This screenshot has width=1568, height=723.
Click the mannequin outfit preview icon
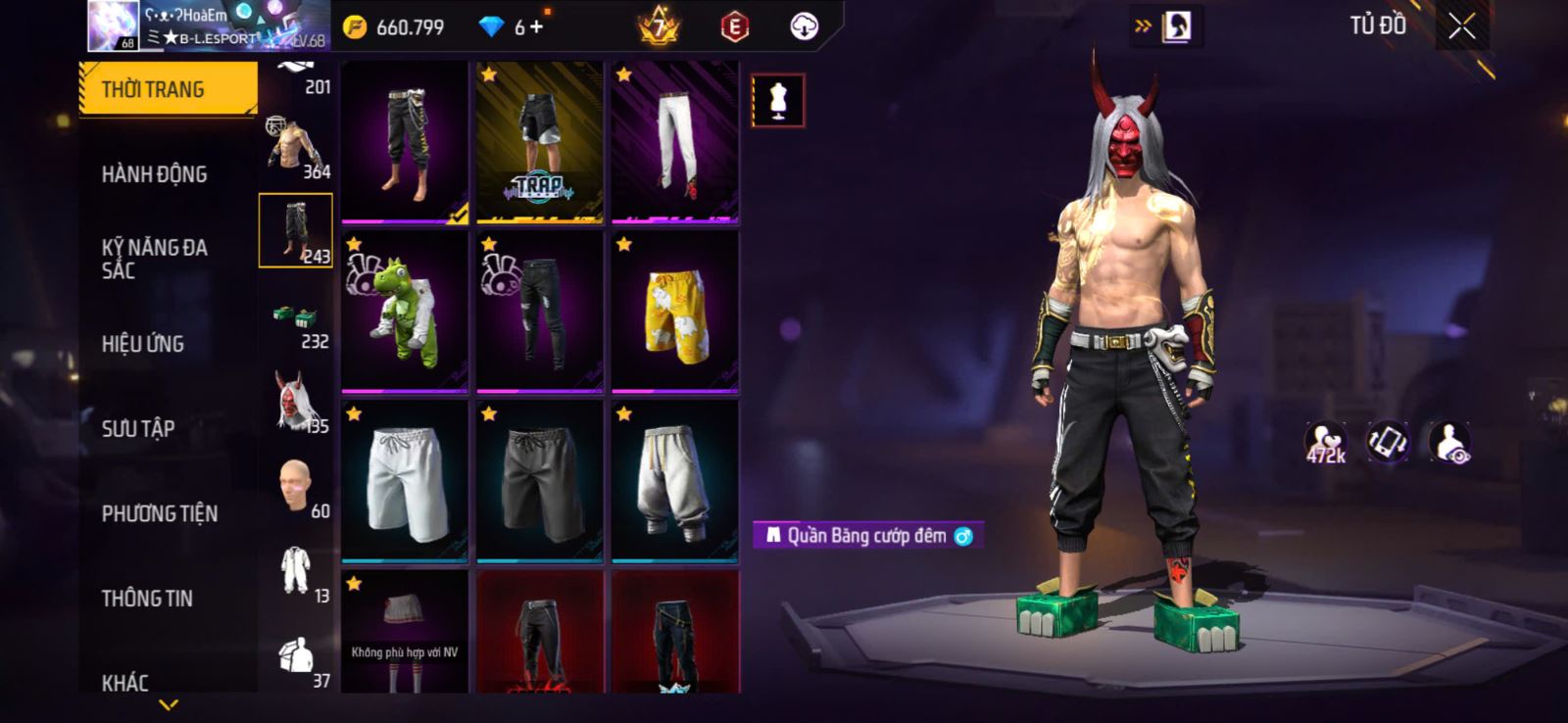tap(778, 100)
